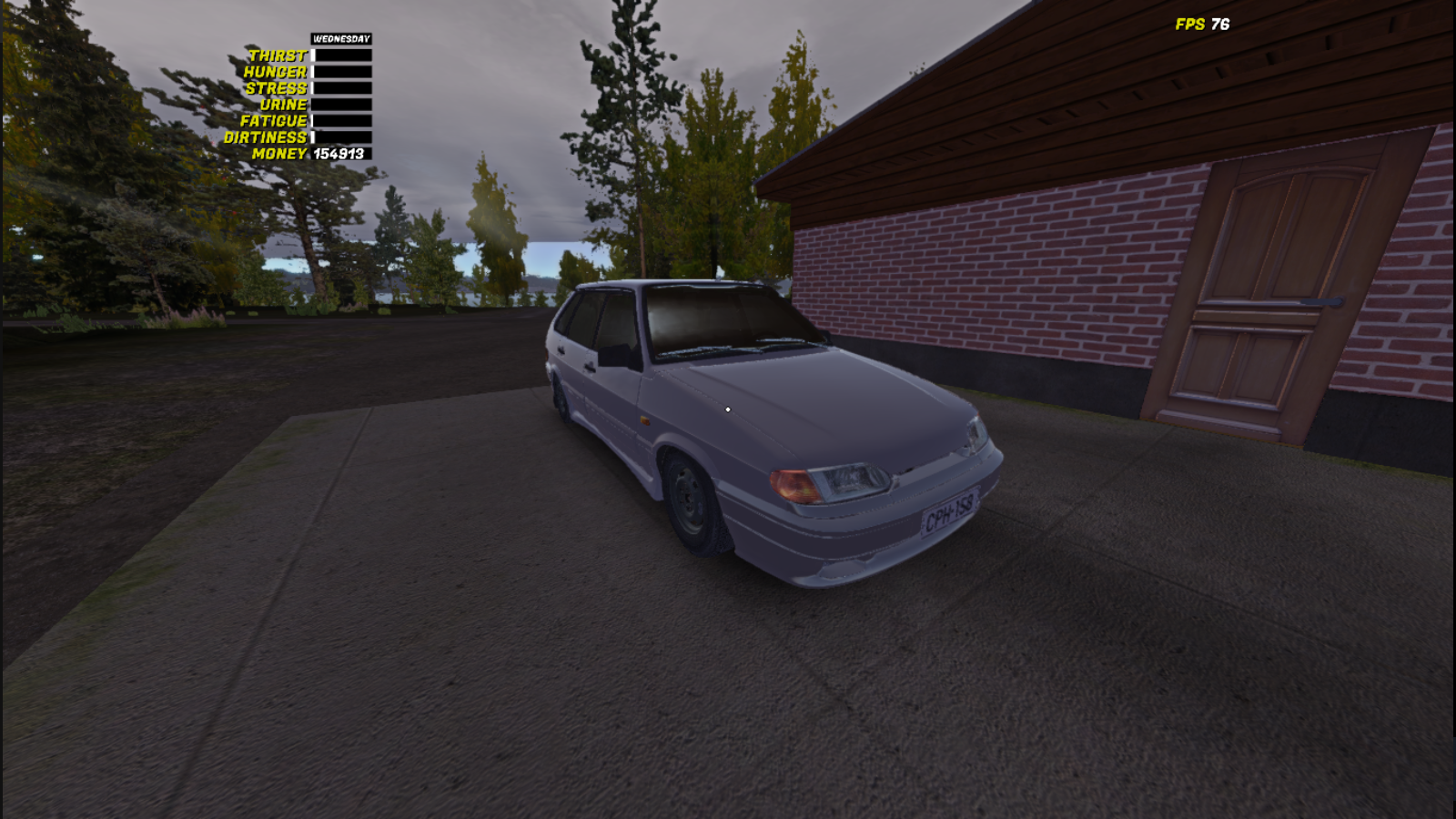This screenshot has height=819, width=1456.
Task: Click the THIRST stat bar label
Action: [278, 55]
